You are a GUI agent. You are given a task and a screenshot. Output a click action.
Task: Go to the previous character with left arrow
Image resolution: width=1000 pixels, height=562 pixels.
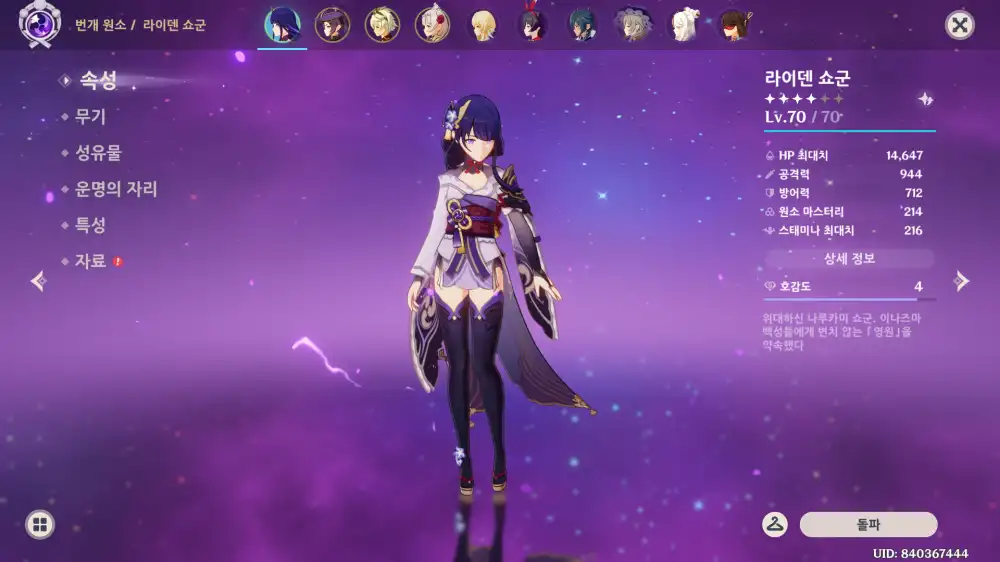39,281
